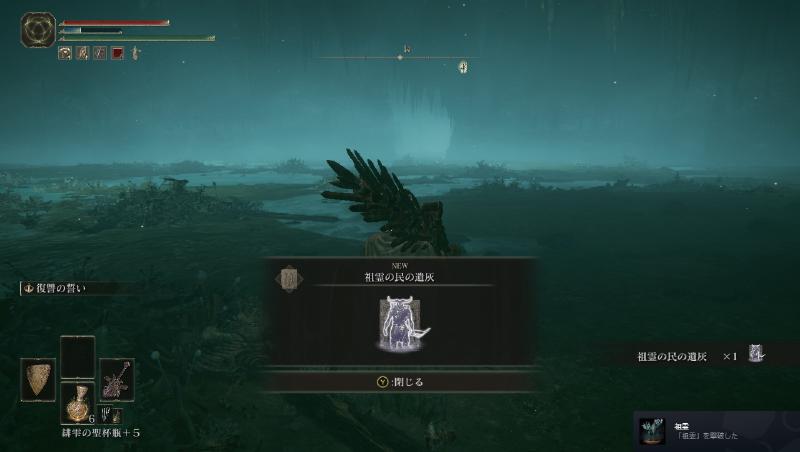This screenshot has height=452, width=800.
Task: Select the spiked mace weapon slot
Action: tap(116, 380)
